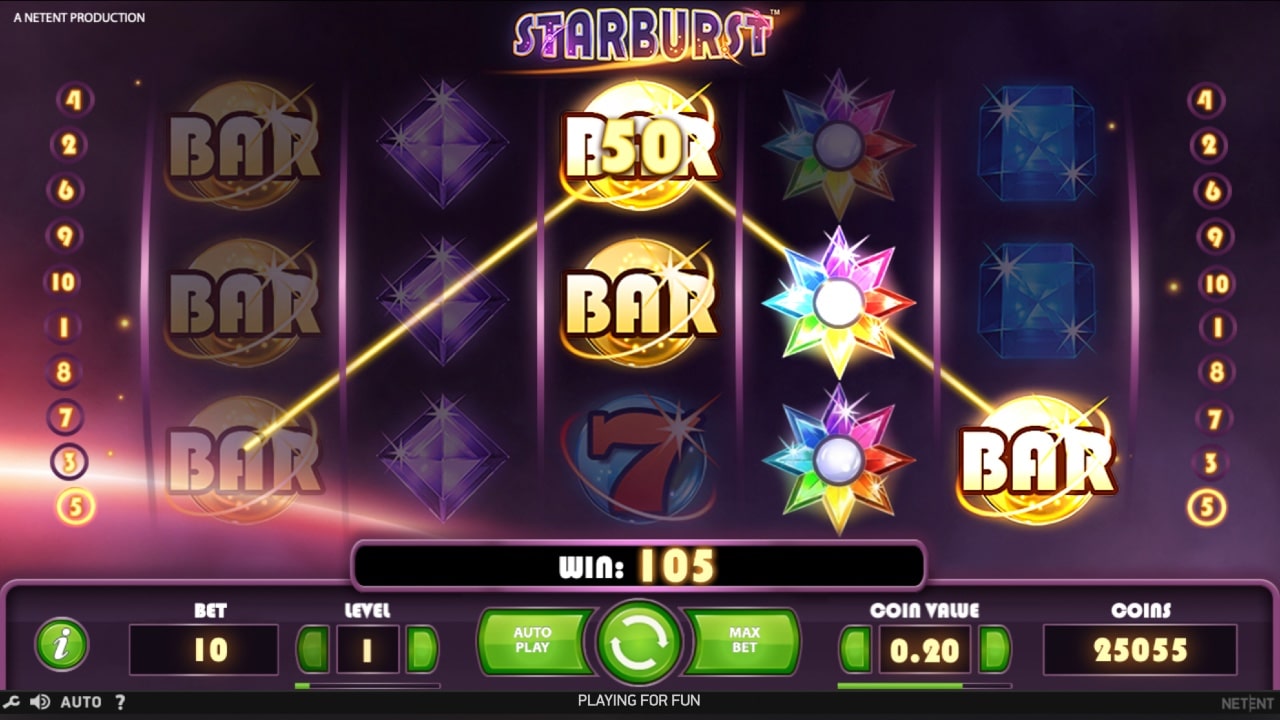Open the help question mark icon
This screenshot has width=1280, height=720.
click(x=121, y=701)
